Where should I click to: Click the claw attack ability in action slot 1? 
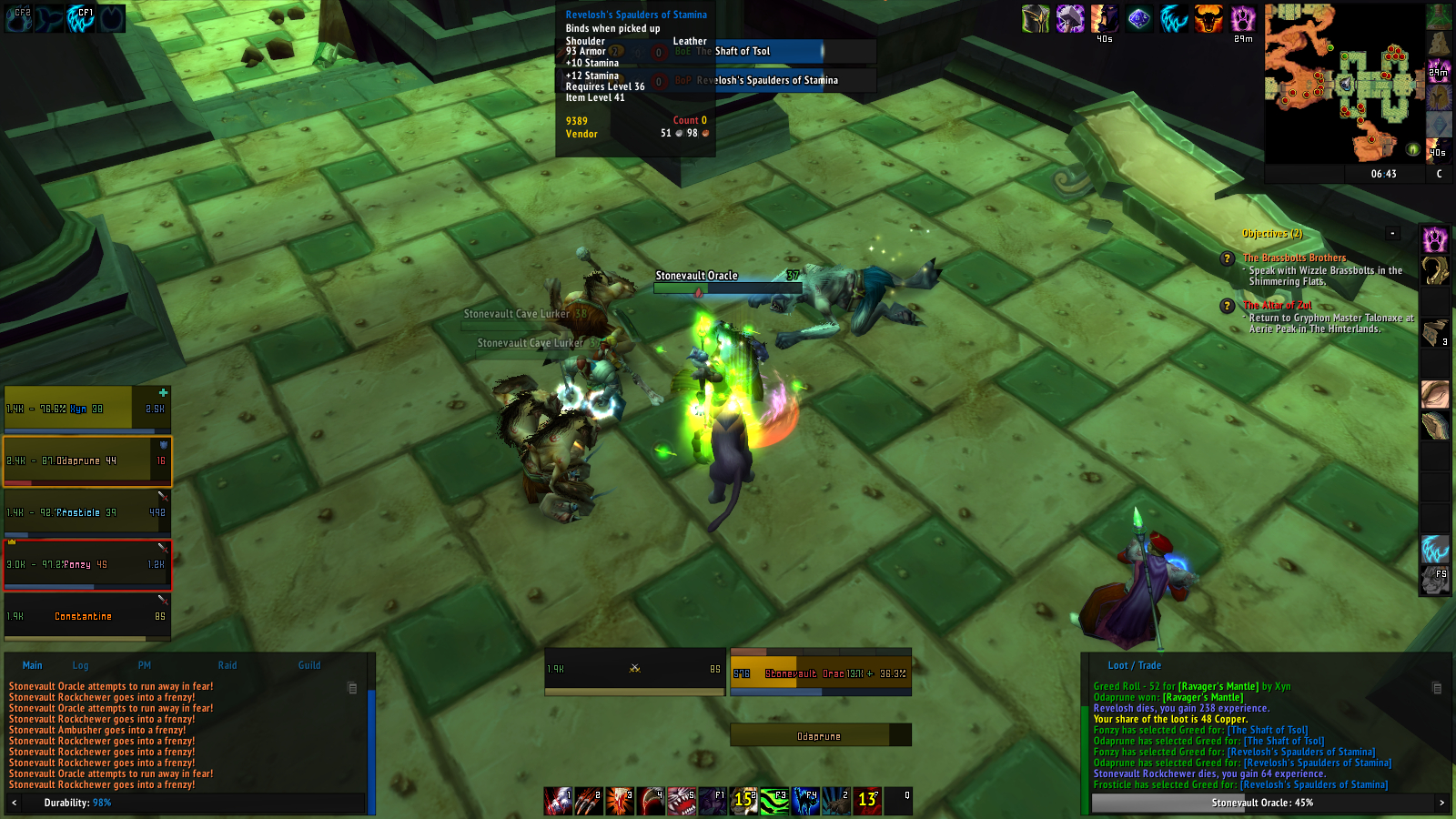[558, 801]
